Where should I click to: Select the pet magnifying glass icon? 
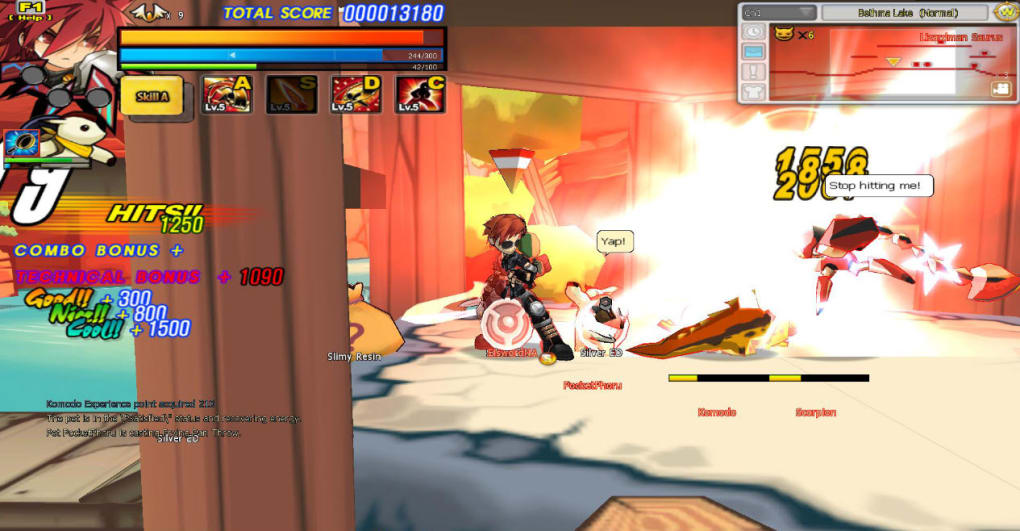click(x=22, y=143)
